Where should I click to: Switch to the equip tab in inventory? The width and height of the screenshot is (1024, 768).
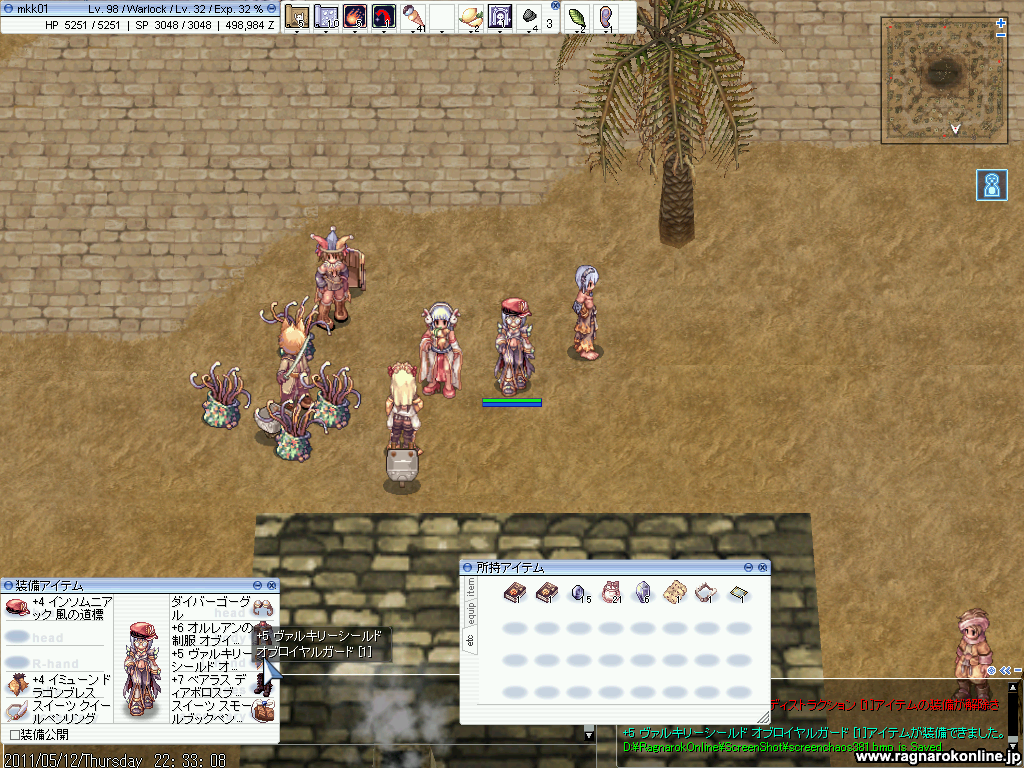coord(471,612)
